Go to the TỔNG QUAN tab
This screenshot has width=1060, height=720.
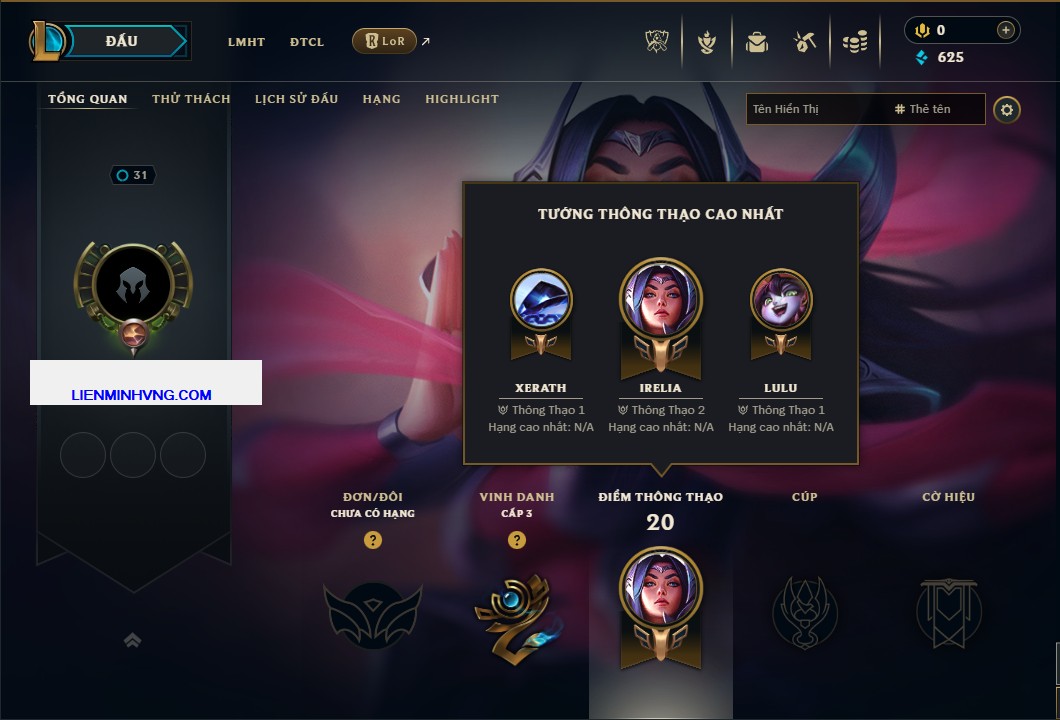88,99
